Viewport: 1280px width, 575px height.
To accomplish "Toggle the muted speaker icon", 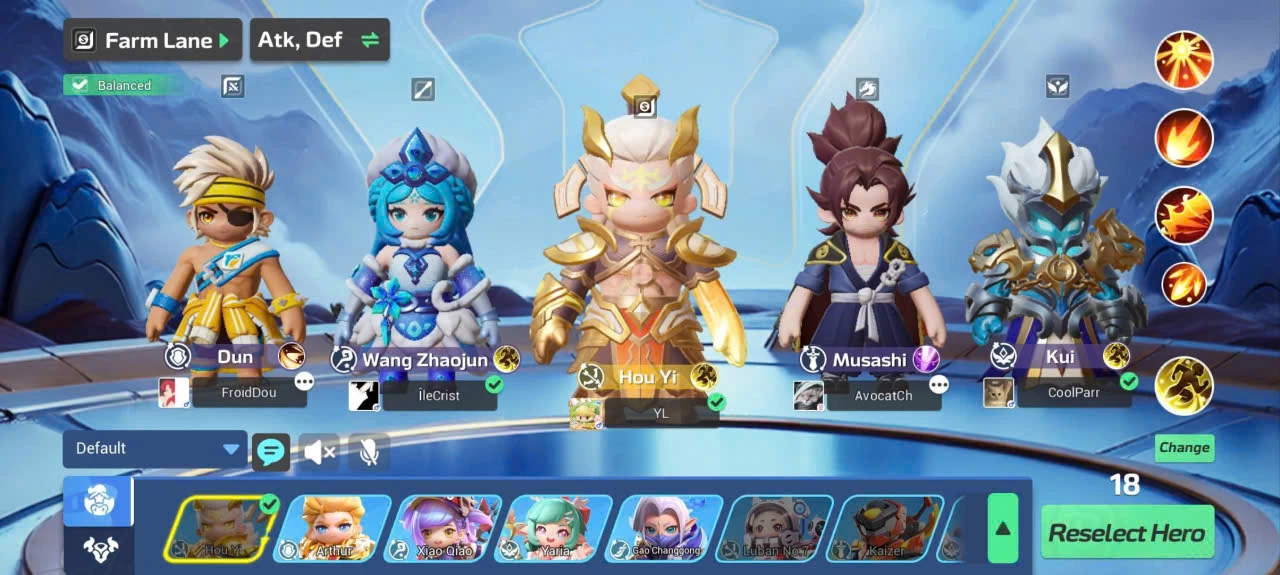I will point(320,452).
